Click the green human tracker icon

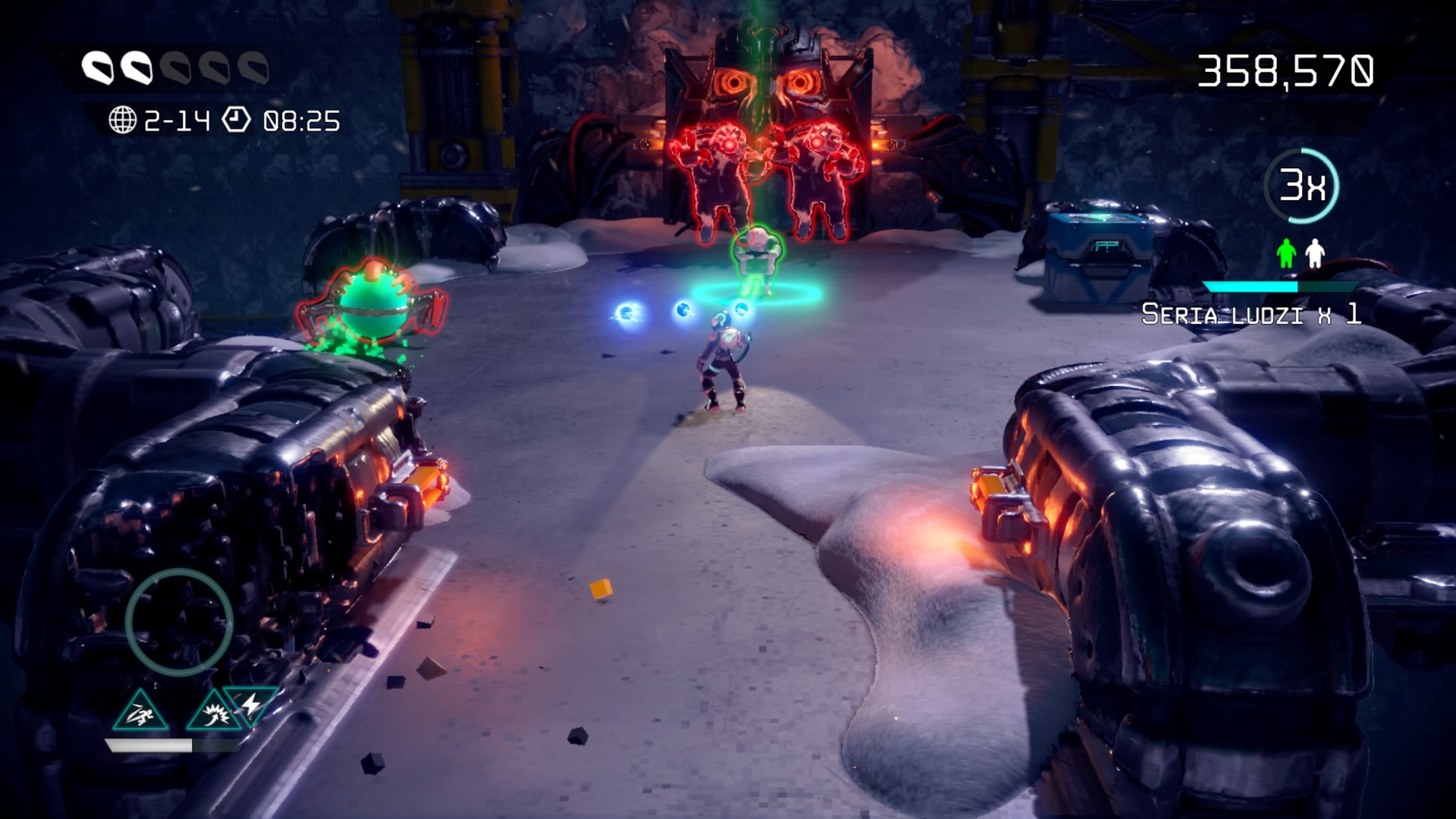[1285, 253]
